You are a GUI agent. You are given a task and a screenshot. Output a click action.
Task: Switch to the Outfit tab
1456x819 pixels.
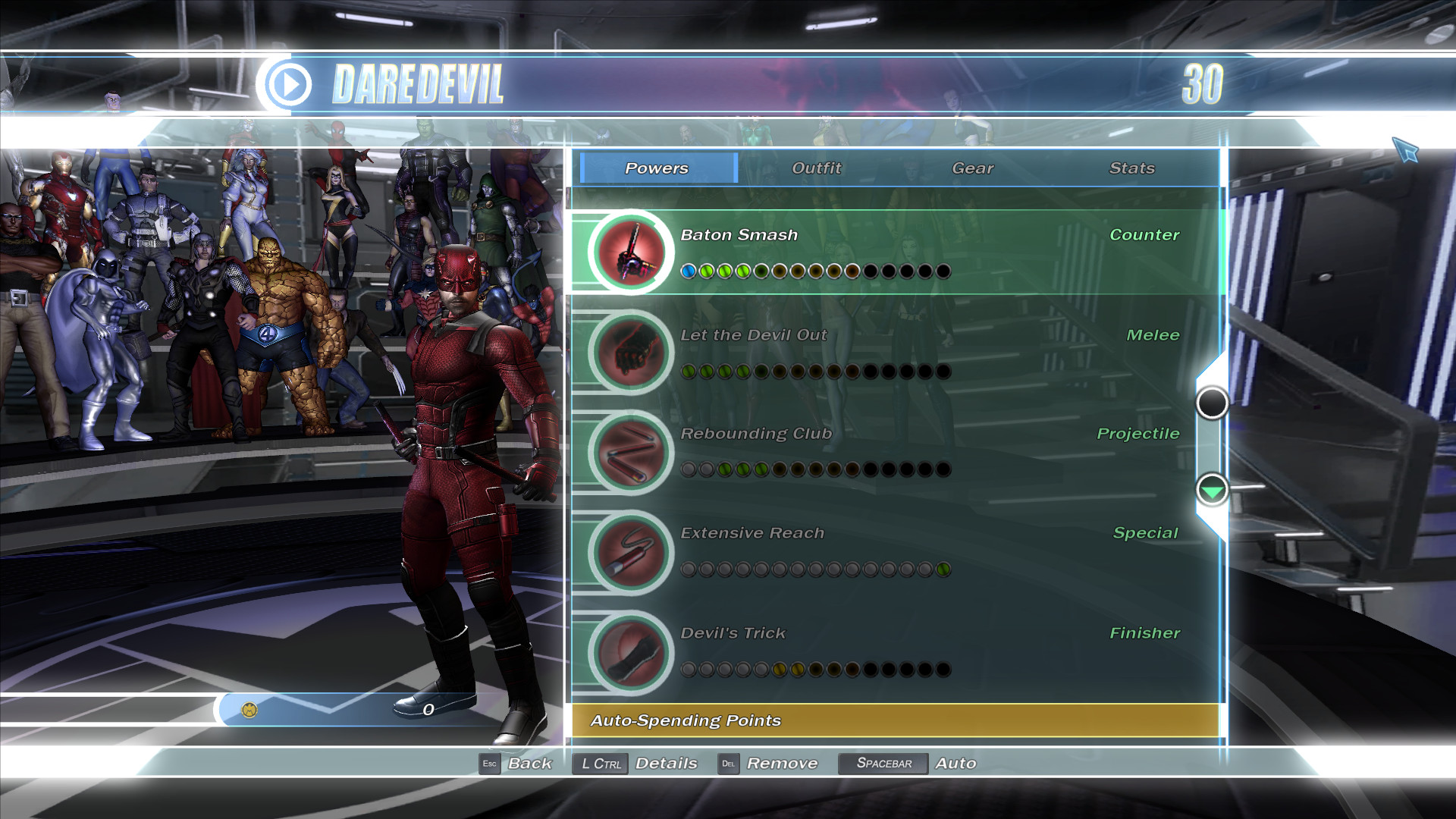coord(816,168)
